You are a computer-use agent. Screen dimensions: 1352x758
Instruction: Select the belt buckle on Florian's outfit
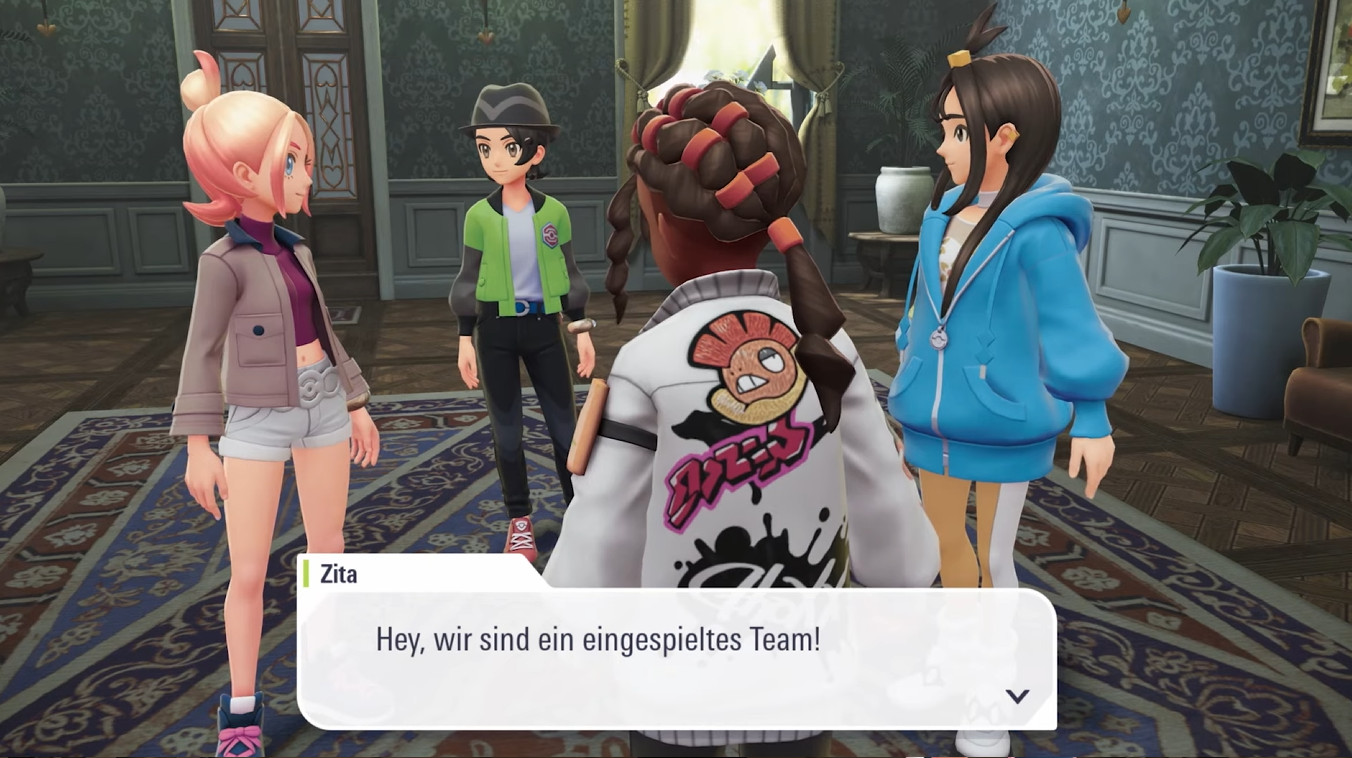click(522, 308)
